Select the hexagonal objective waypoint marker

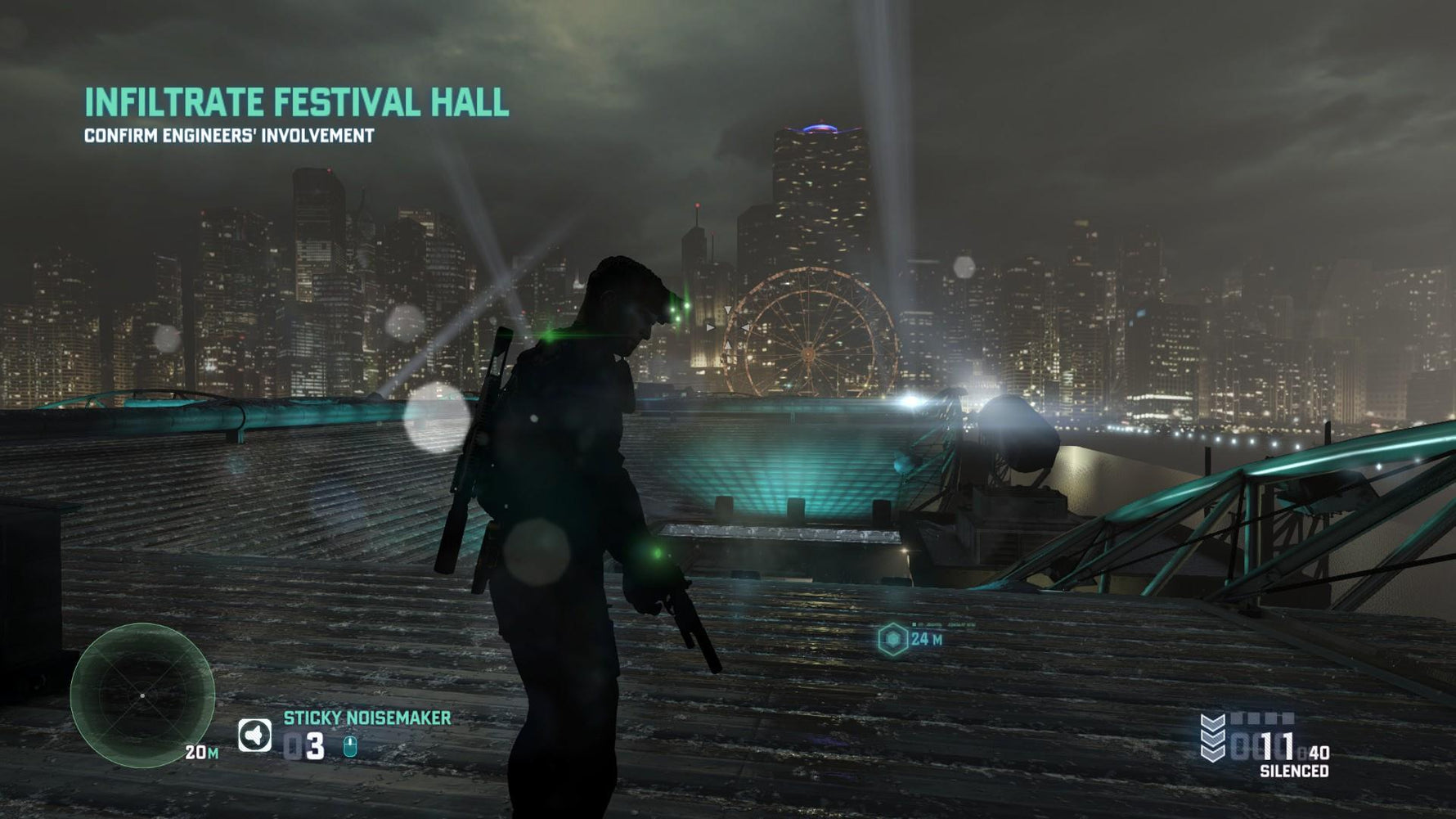[x=893, y=639]
